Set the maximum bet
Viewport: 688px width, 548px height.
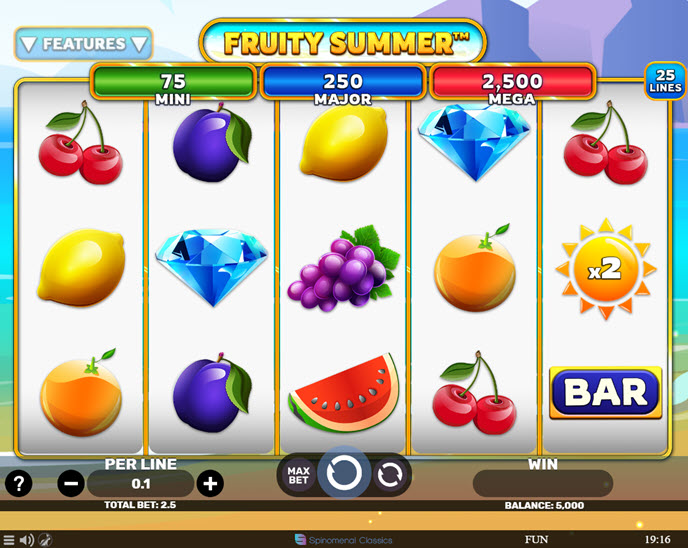coord(298,475)
